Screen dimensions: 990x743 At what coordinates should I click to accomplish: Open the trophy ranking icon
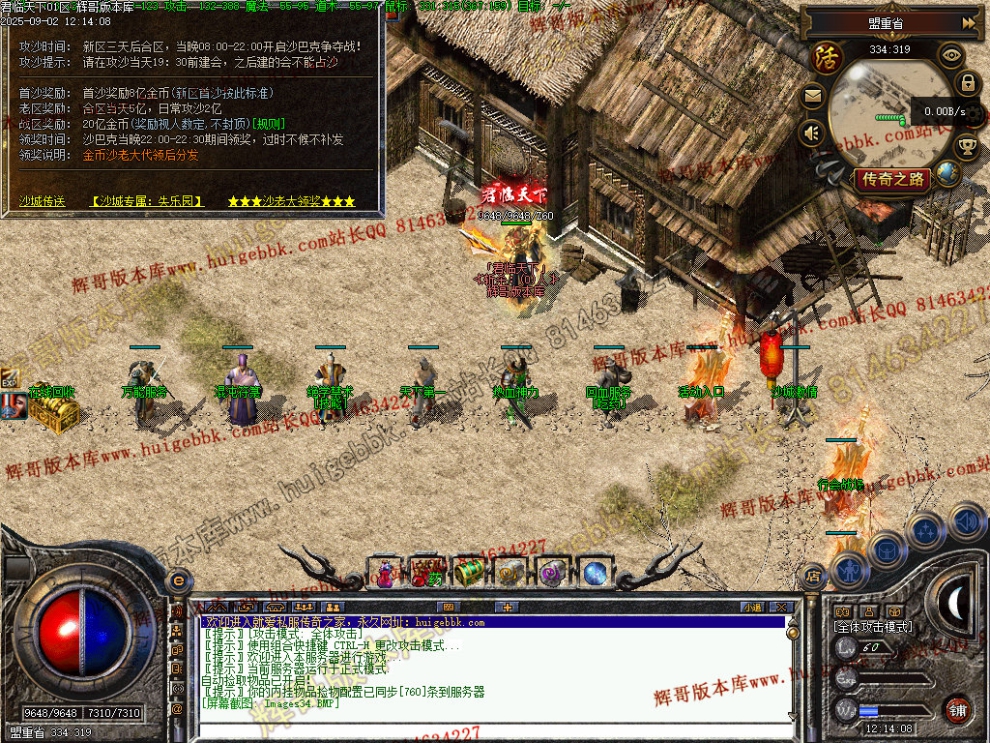[x=968, y=146]
